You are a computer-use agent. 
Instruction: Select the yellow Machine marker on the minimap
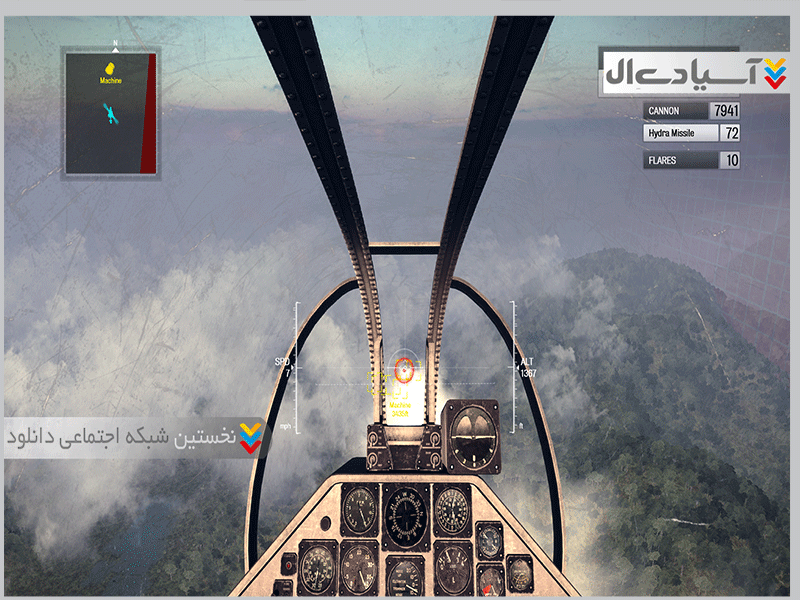point(111,72)
